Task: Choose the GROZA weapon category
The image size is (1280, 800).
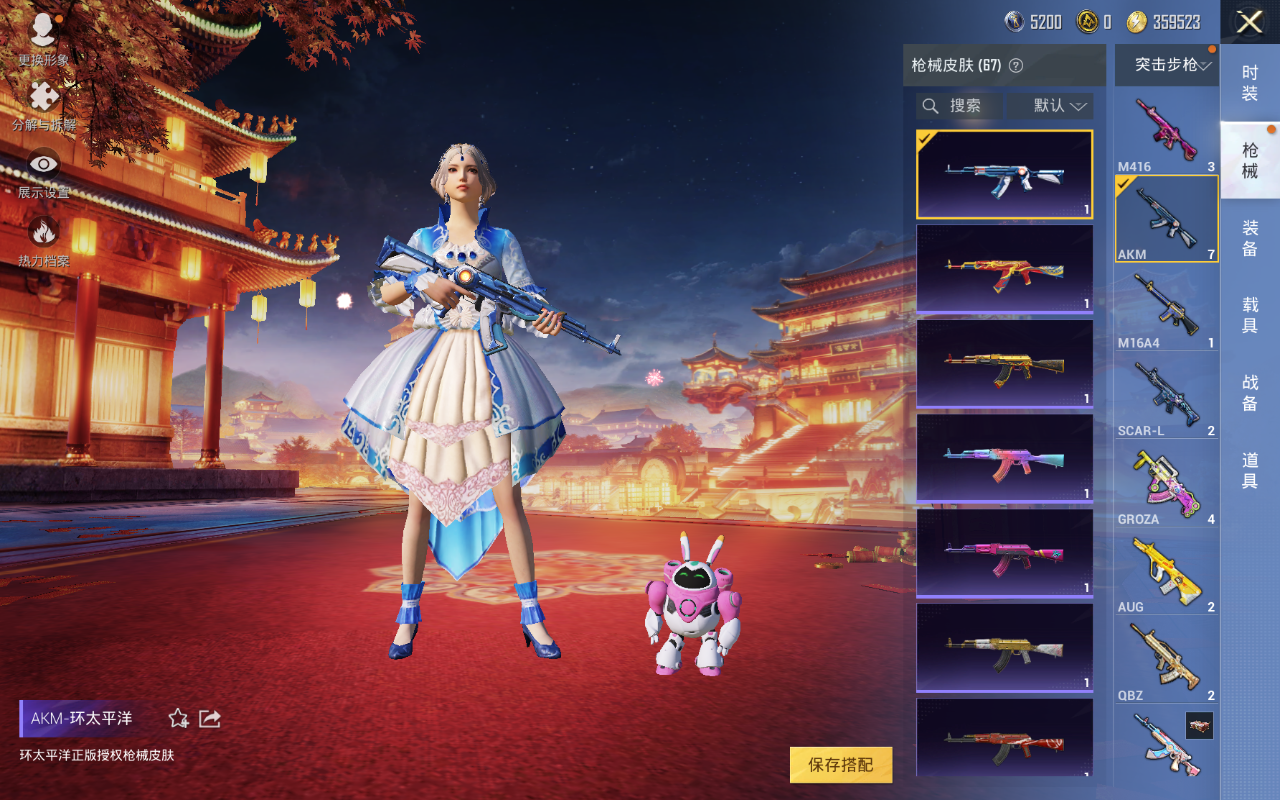Action: click(x=1166, y=483)
